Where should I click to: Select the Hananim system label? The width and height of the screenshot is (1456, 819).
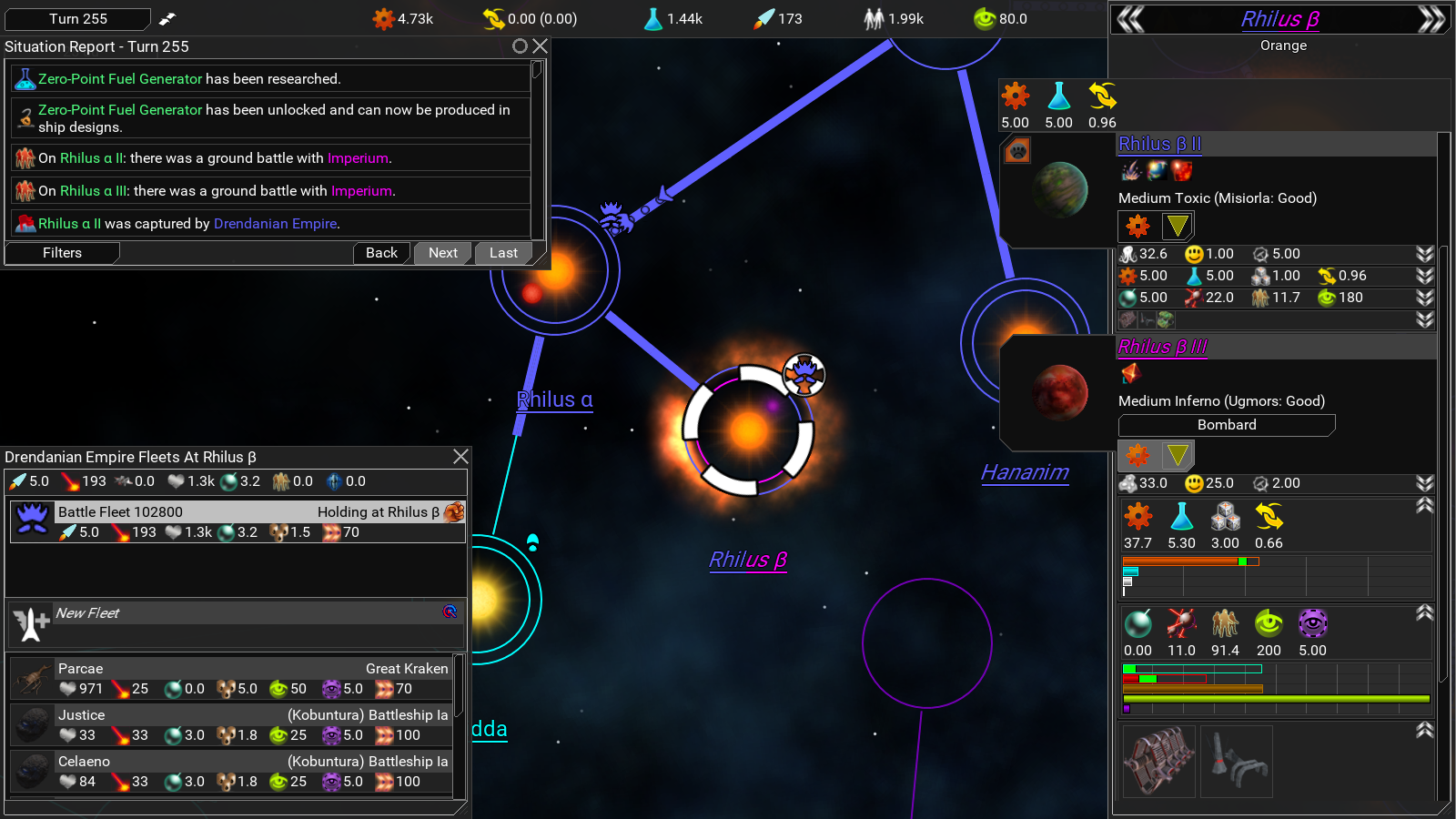(1025, 472)
